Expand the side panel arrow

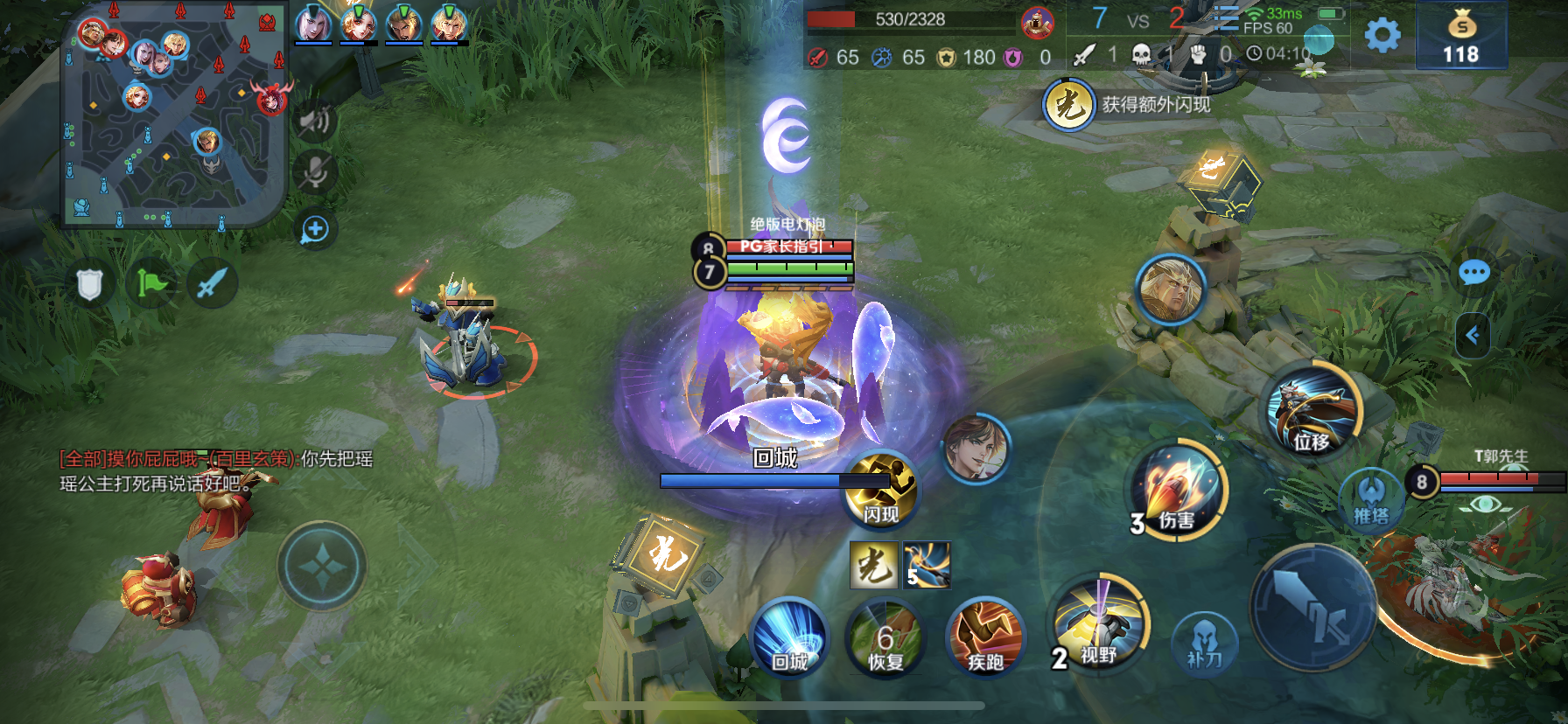point(1473,335)
